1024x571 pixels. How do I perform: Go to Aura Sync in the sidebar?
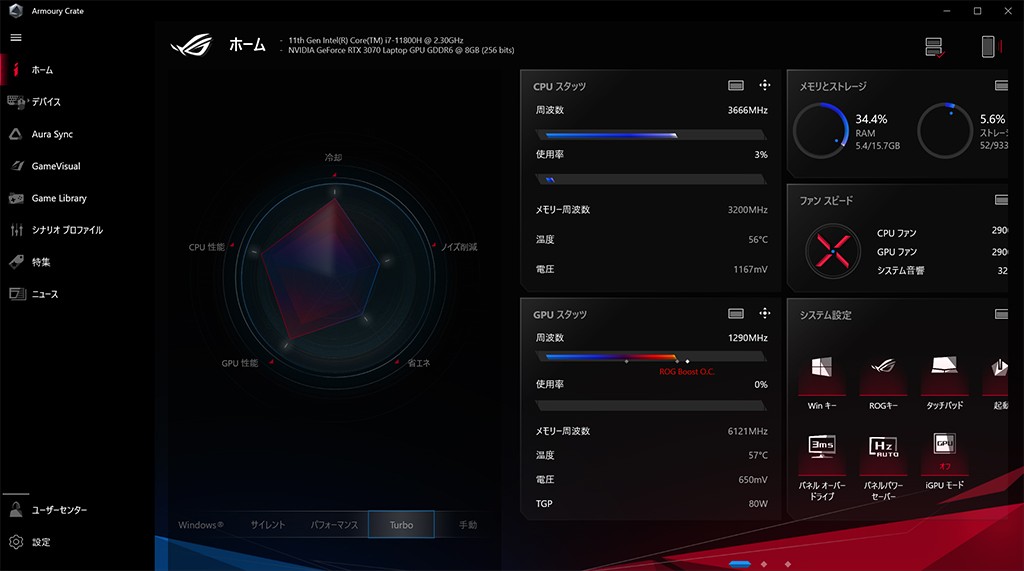(x=51, y=134)
